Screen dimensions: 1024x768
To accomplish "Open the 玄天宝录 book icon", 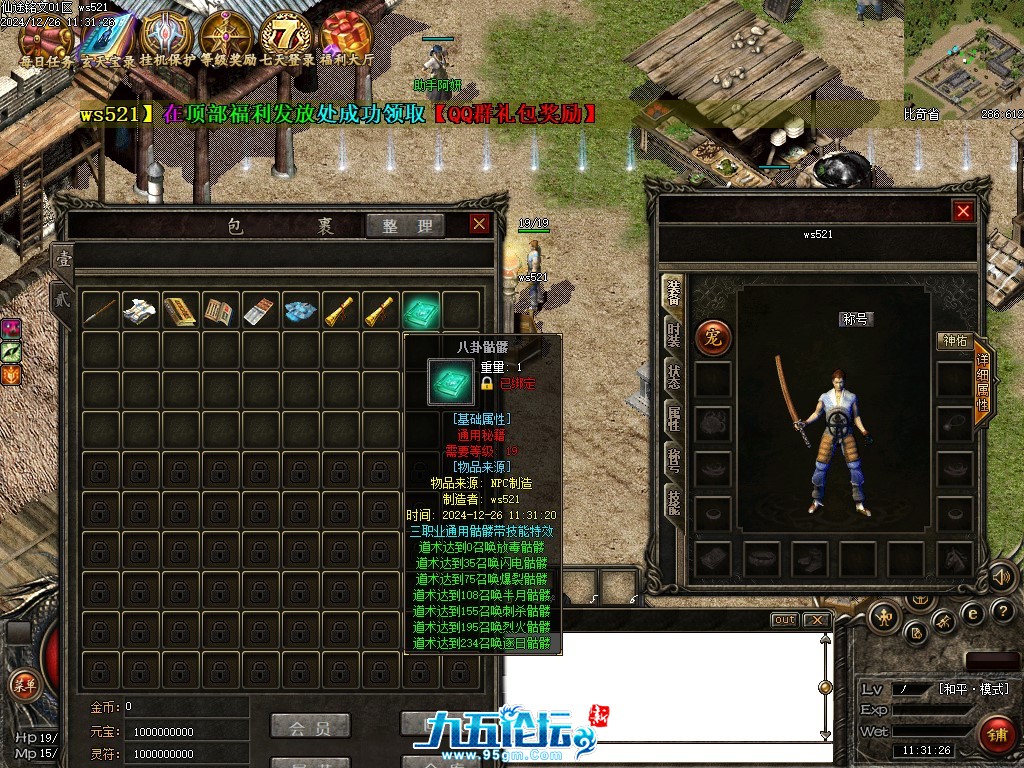I will [104, 38].
